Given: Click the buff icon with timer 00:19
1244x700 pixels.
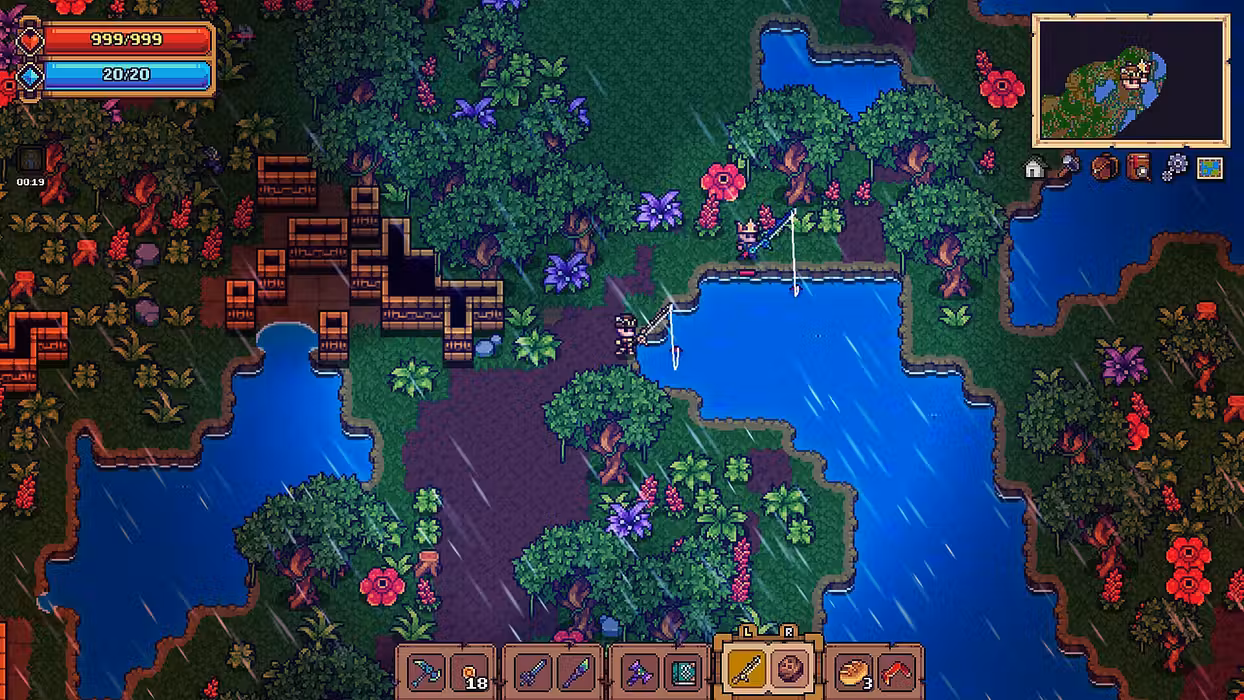Looking at the screenshot, I should click(30, 162).
